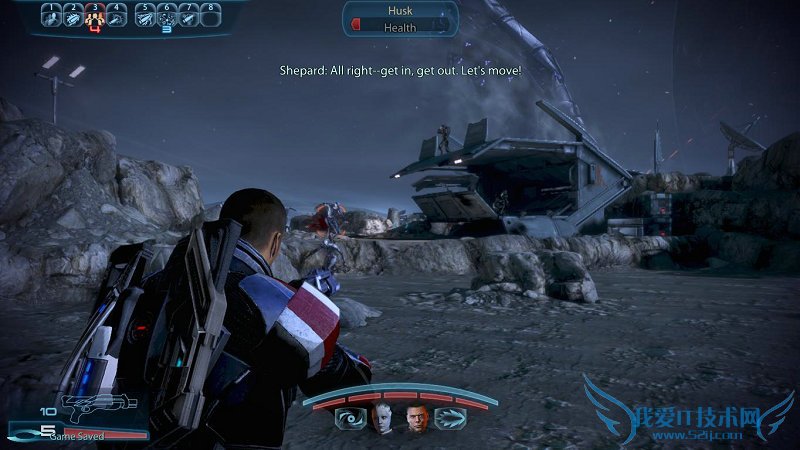Use the slot 6 cluster power

point(167,17)
